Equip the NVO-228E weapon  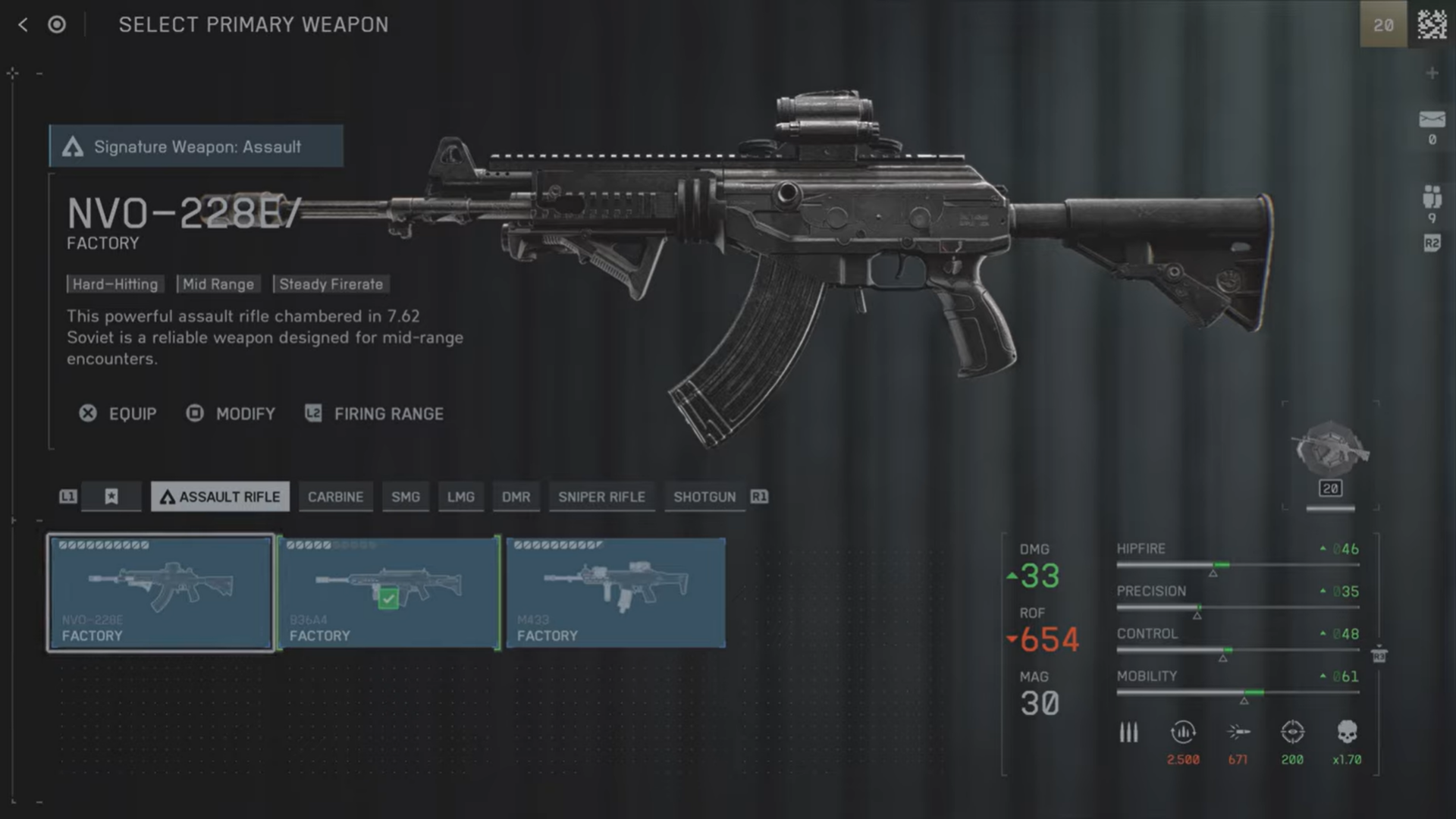(x=118, y=414)
